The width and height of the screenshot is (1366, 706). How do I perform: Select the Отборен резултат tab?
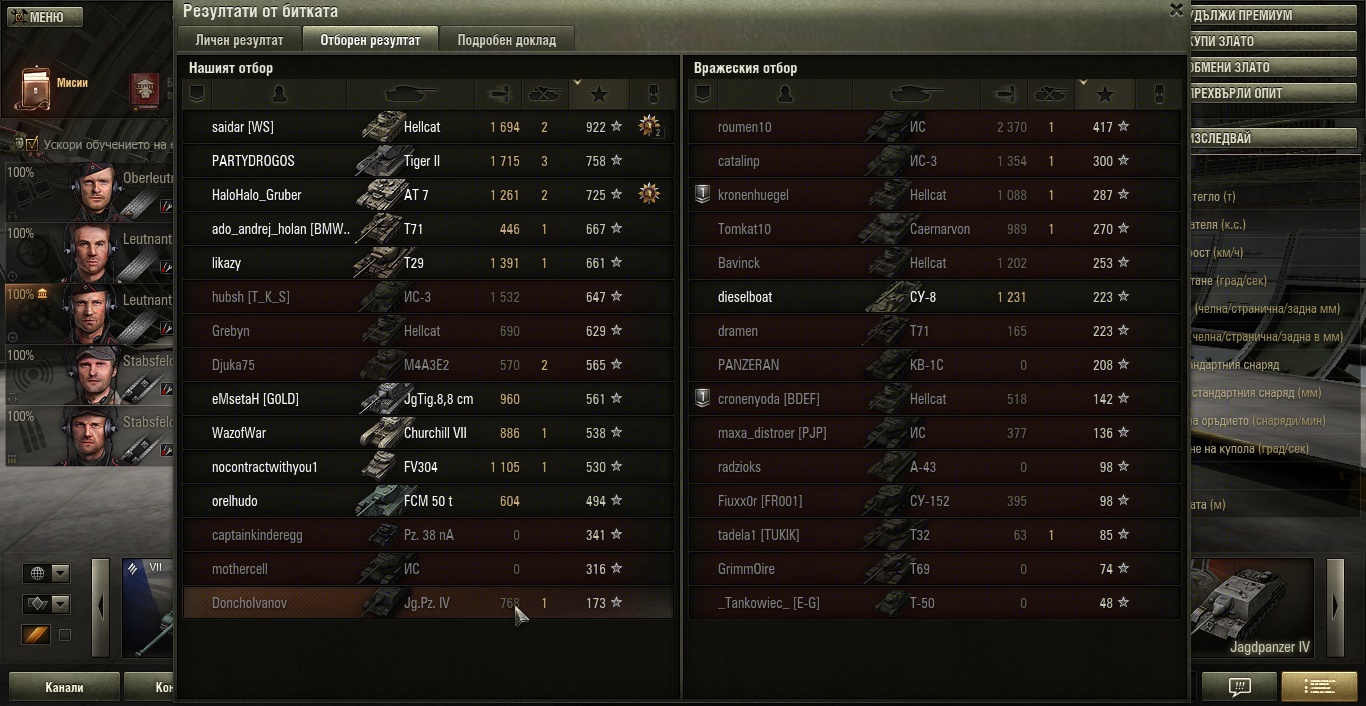[x=370, y=40]
